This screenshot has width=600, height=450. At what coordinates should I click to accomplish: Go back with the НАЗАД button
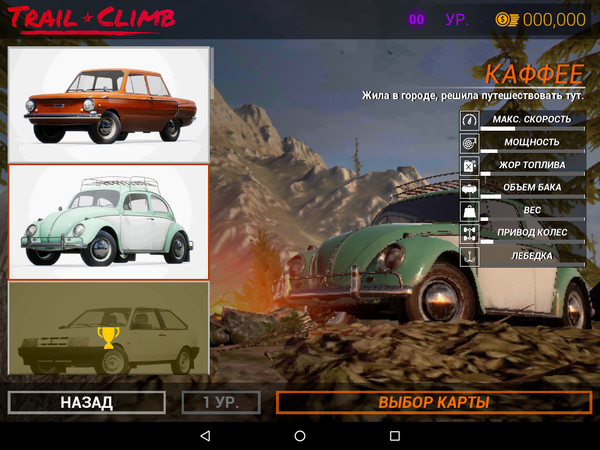pyautogui.click(x=87, y=402)
